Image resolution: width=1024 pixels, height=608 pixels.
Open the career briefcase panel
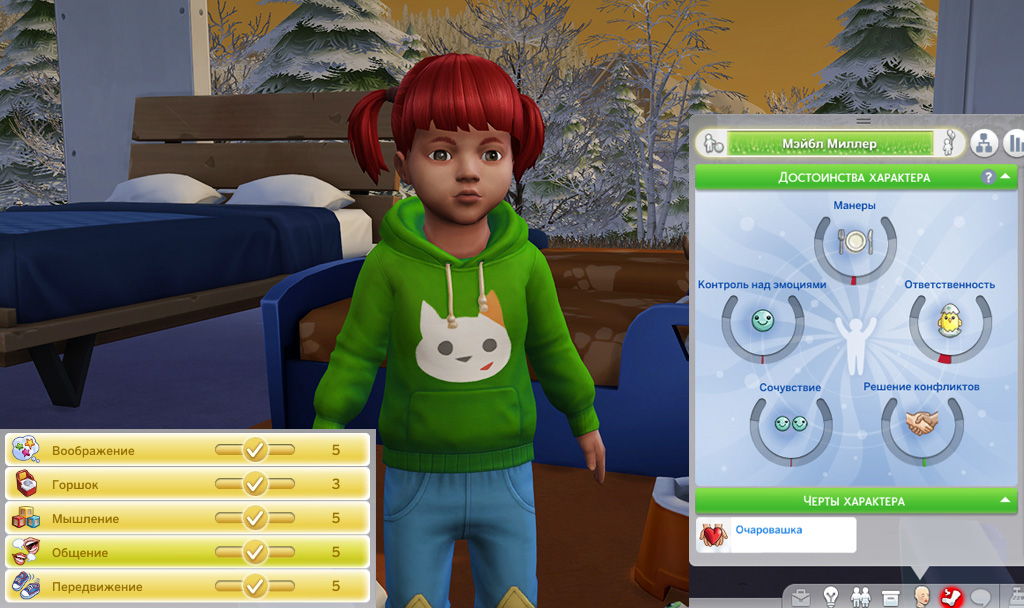point(801,598)
